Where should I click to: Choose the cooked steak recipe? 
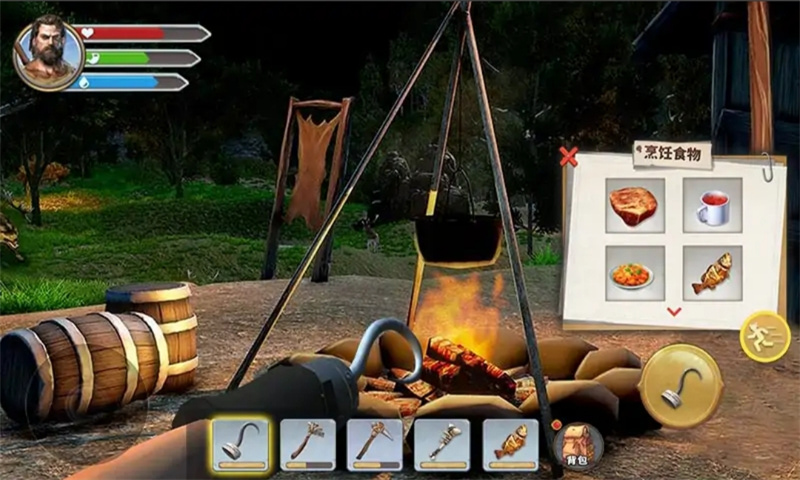click(633, 205)
